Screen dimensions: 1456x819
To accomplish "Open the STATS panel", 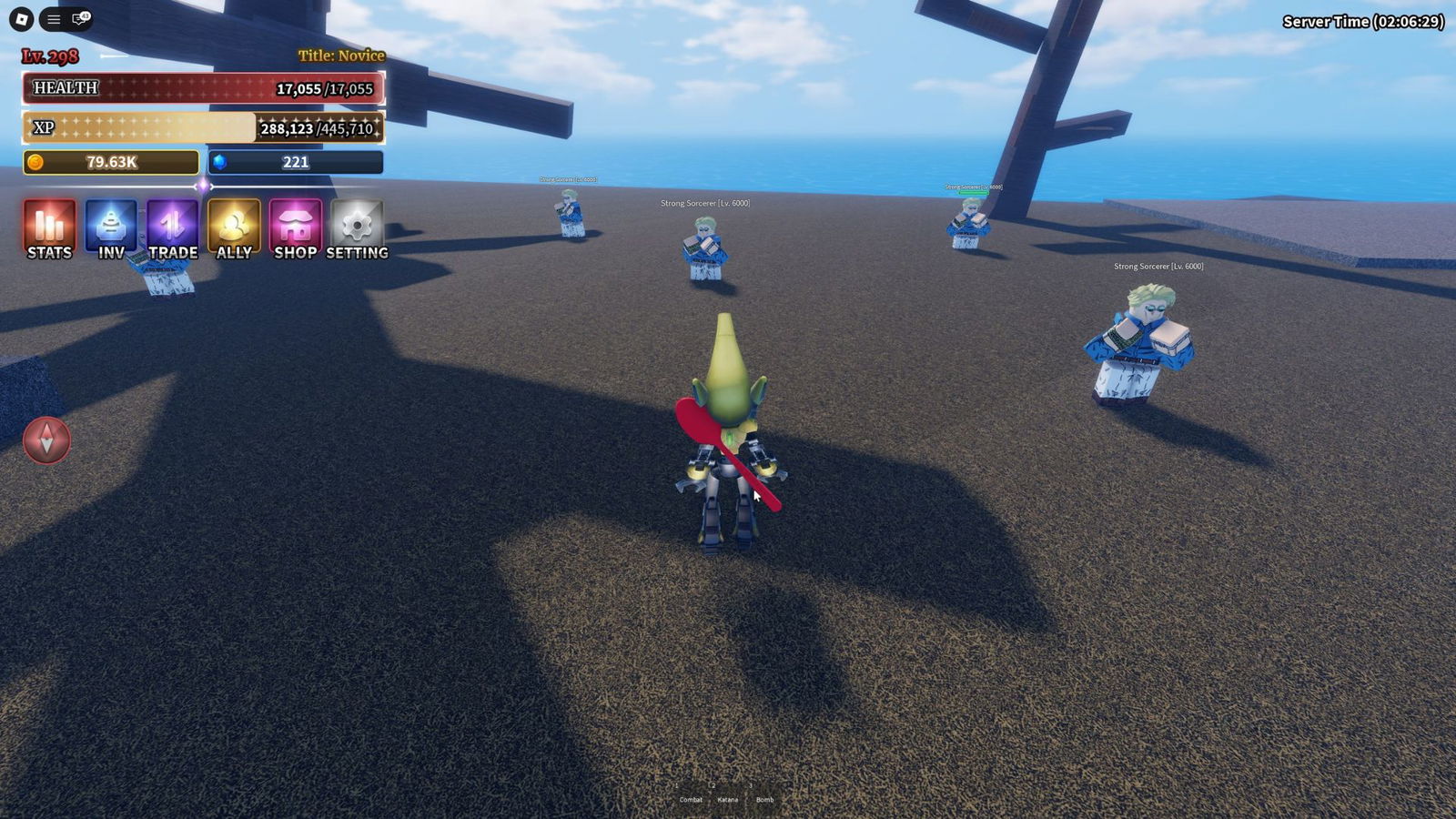I will point(49,229).
